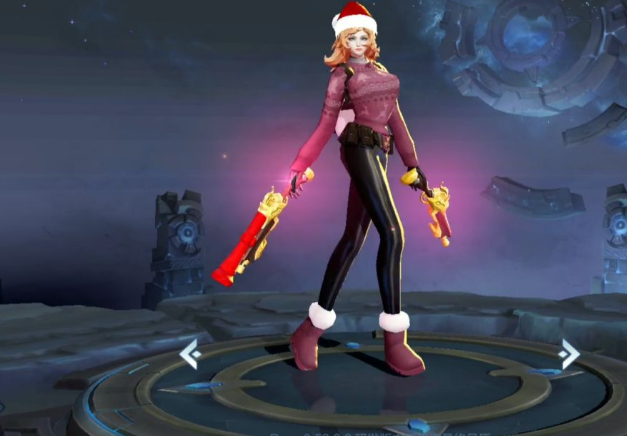Screen dimensions: 627x436
Task: Switch to next skin with right arrow
Action: tap(569, 352)
